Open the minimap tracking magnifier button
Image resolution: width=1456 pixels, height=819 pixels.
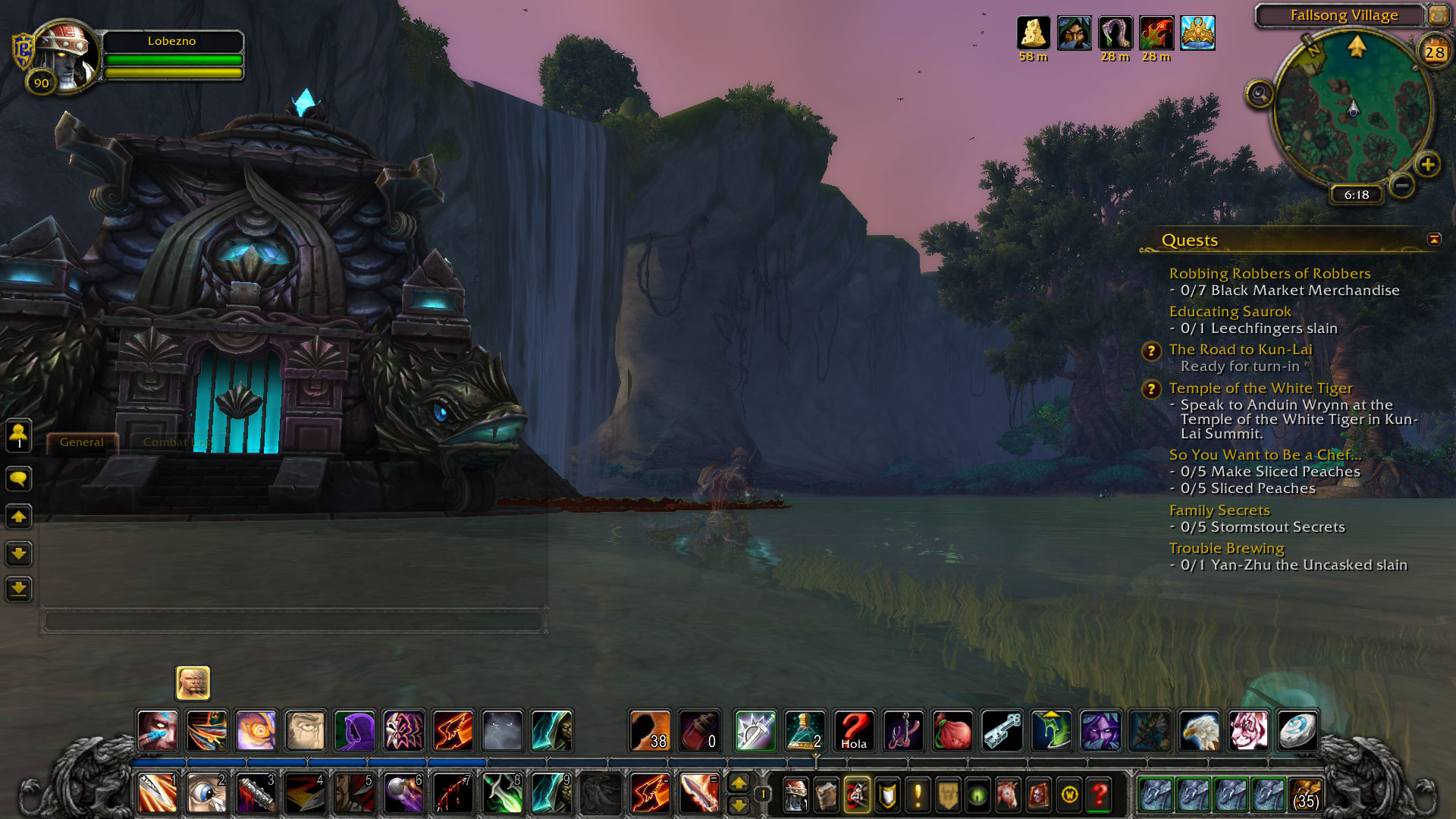(1260, 95)
